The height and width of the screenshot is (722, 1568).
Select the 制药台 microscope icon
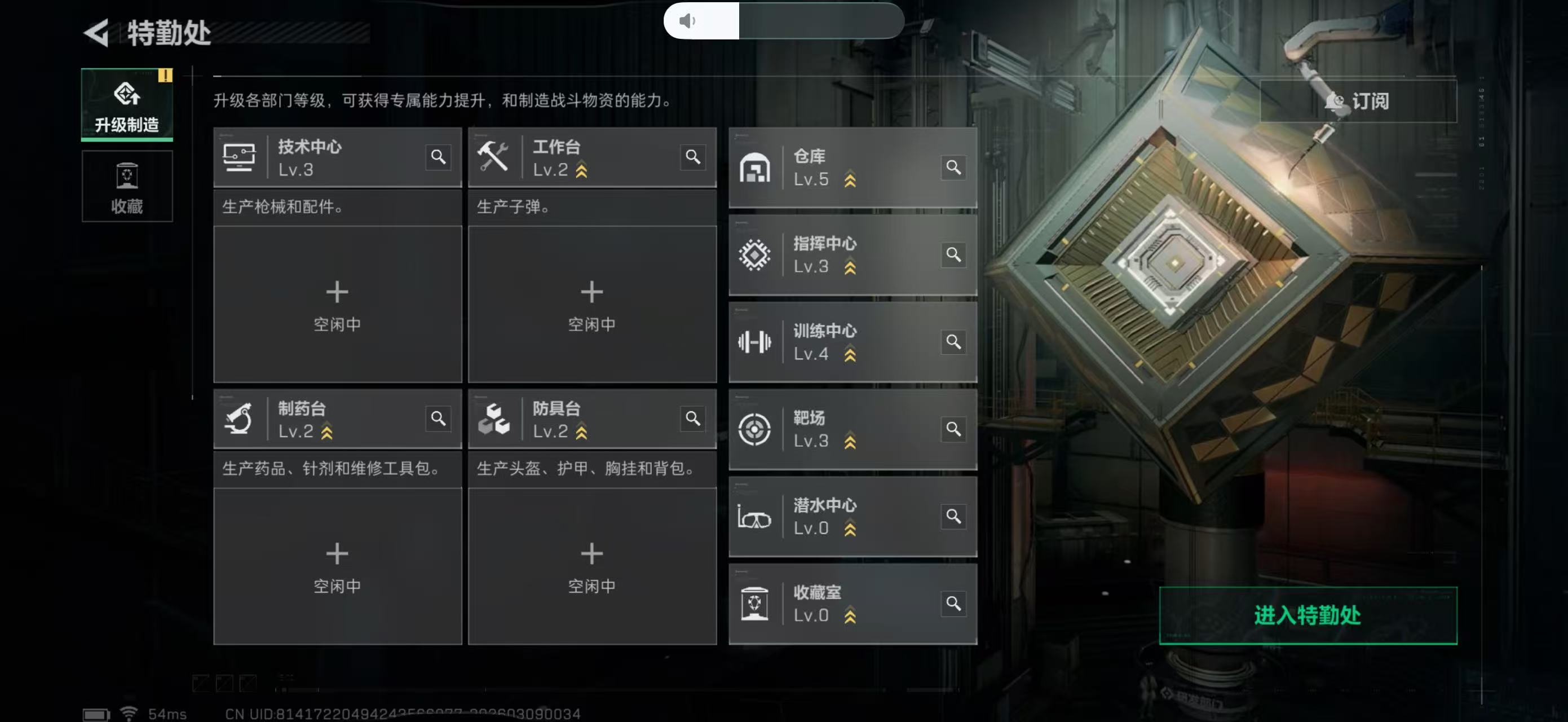point(240,420)
